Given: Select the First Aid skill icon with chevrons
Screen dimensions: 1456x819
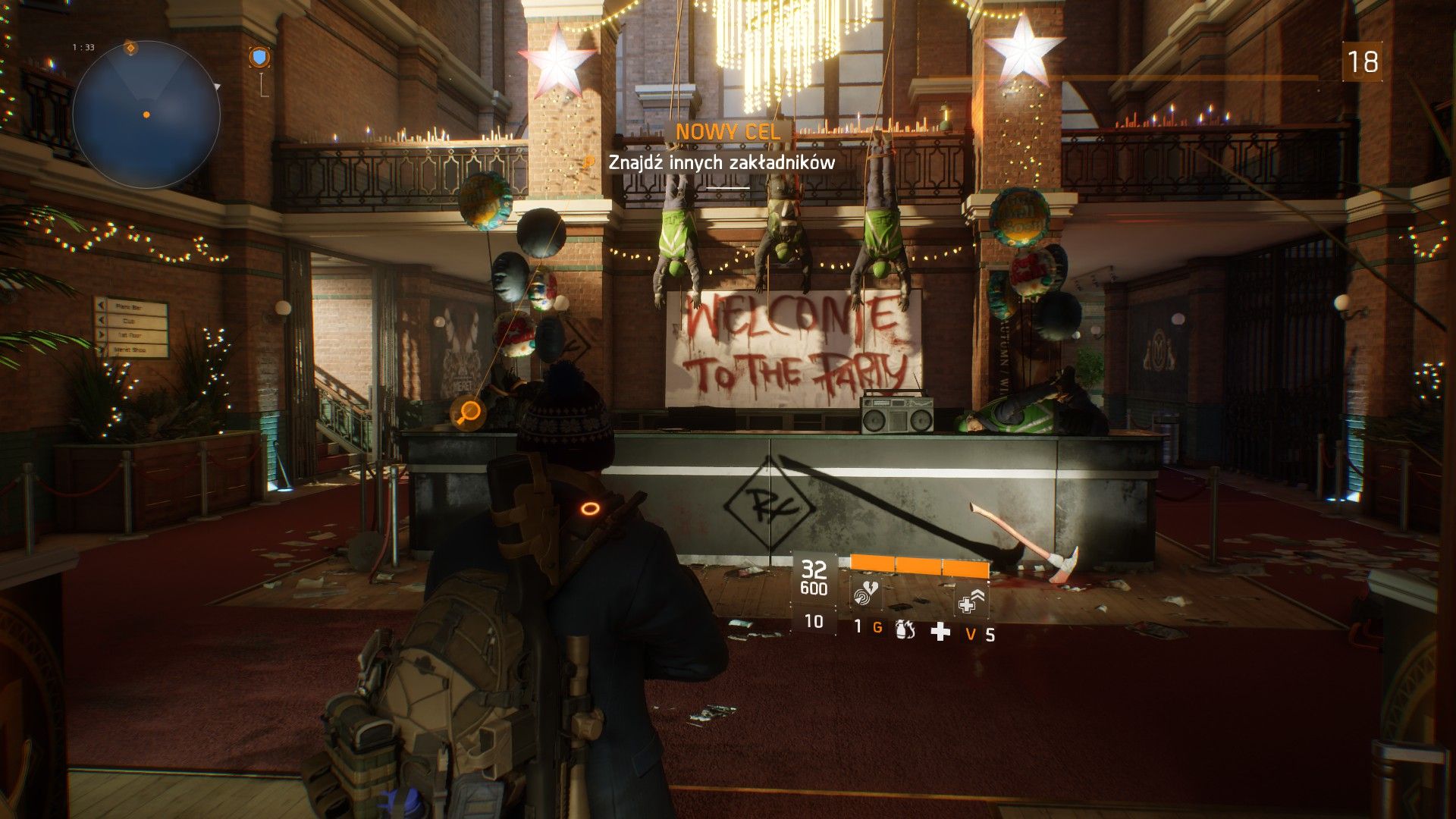Looking at the screenshot, I should [x=970, y=600].
